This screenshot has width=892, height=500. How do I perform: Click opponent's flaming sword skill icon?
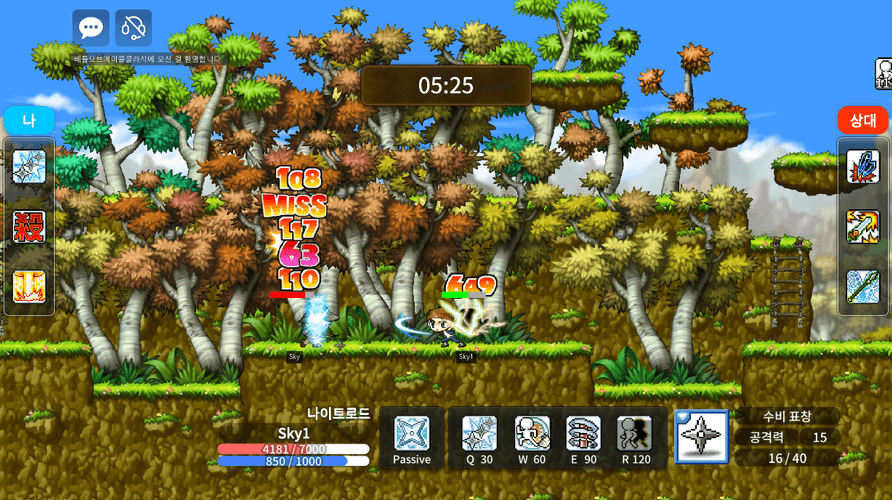pos(863,227)
